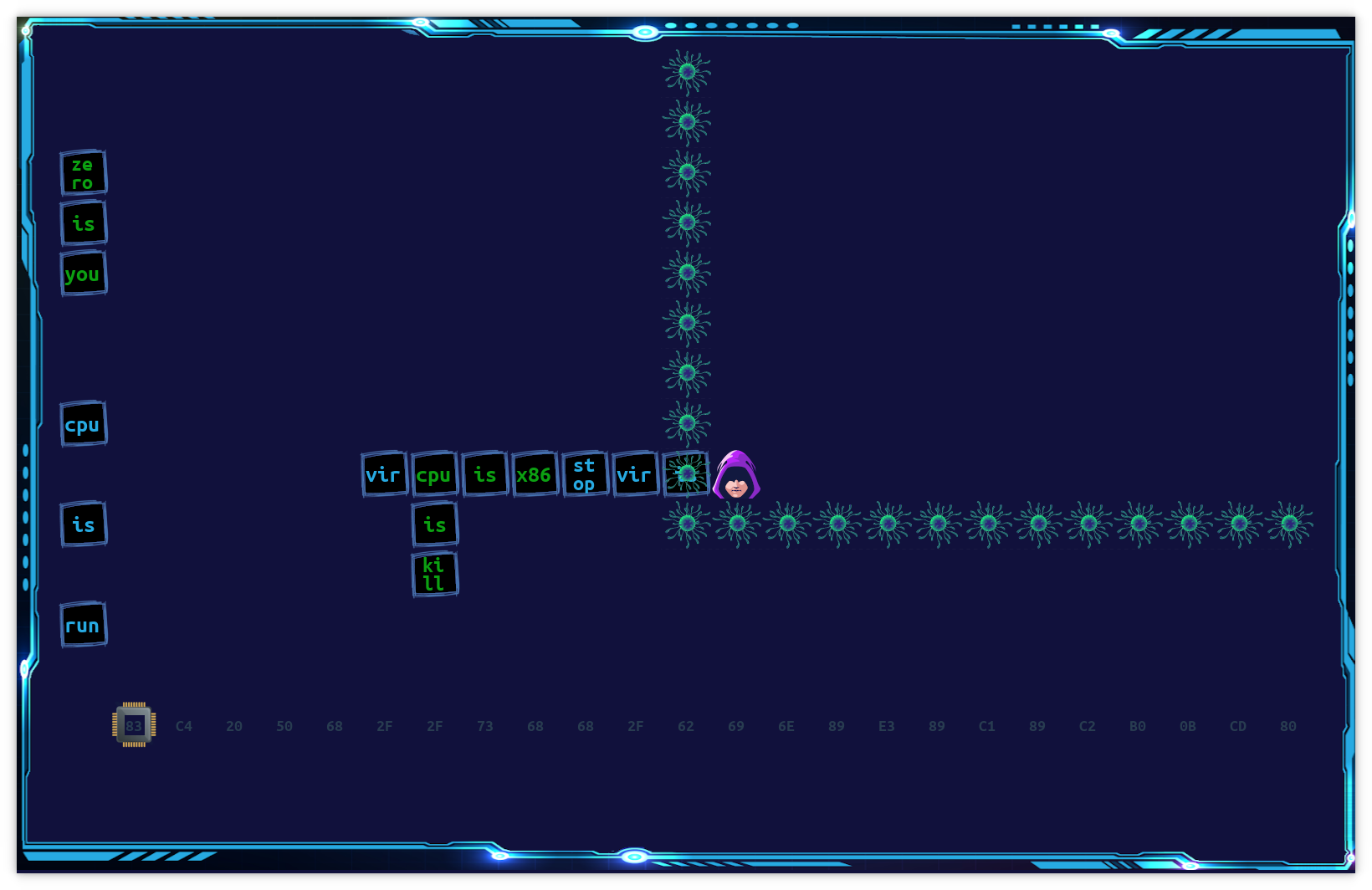Expand the 'cpu' tile on the left side
Image resolution: width=1372 pixels, height=890 pixels.
[83, 424]
